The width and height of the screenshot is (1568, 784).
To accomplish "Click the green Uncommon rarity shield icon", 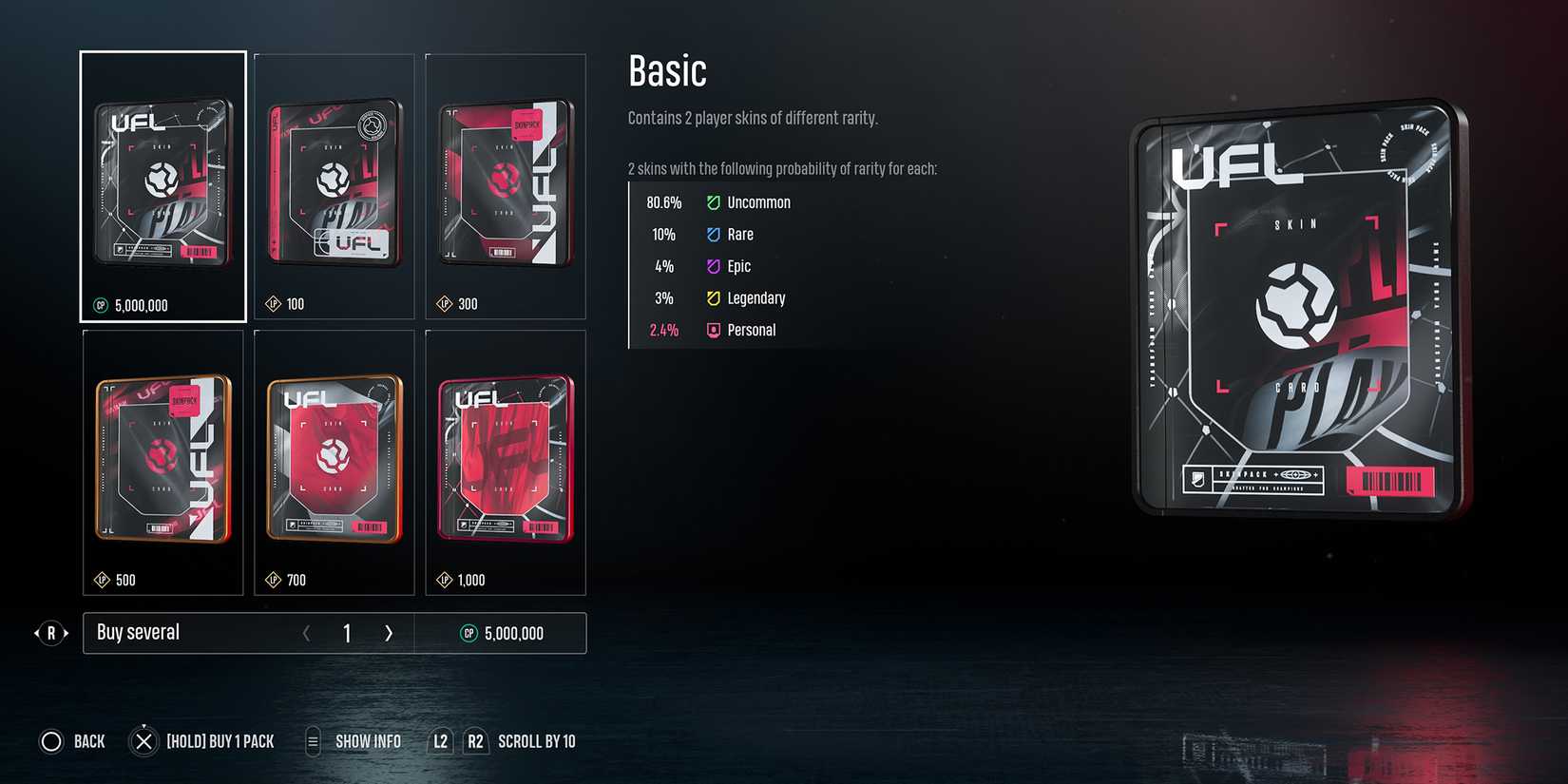I will click(713, 201).
